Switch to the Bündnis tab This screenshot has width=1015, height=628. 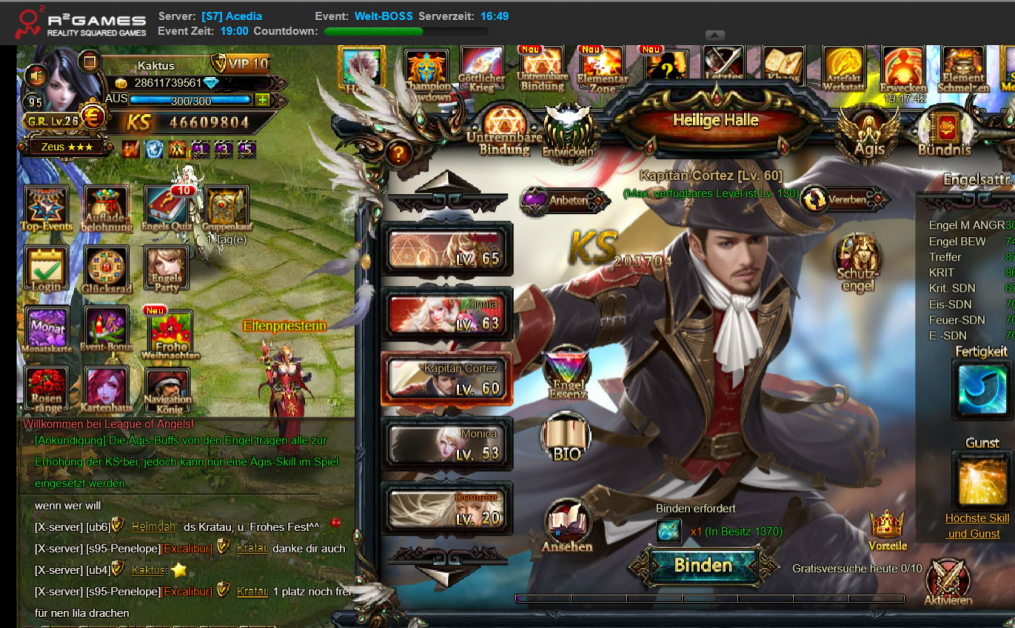pyautogui.click(x=944, y=133)
